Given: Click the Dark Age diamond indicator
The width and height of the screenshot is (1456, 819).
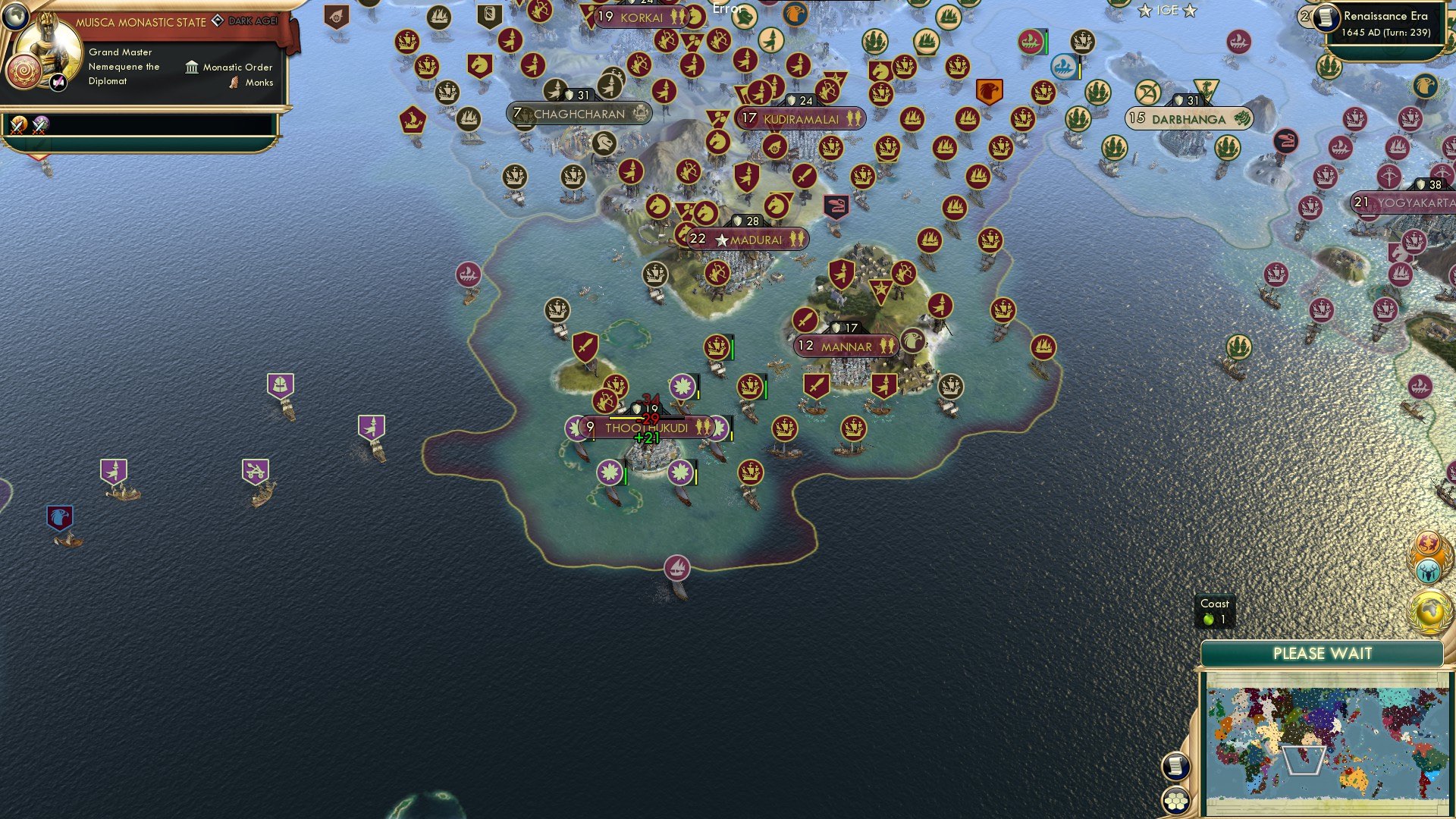Looking at the screenshot, I should [218, 21].
